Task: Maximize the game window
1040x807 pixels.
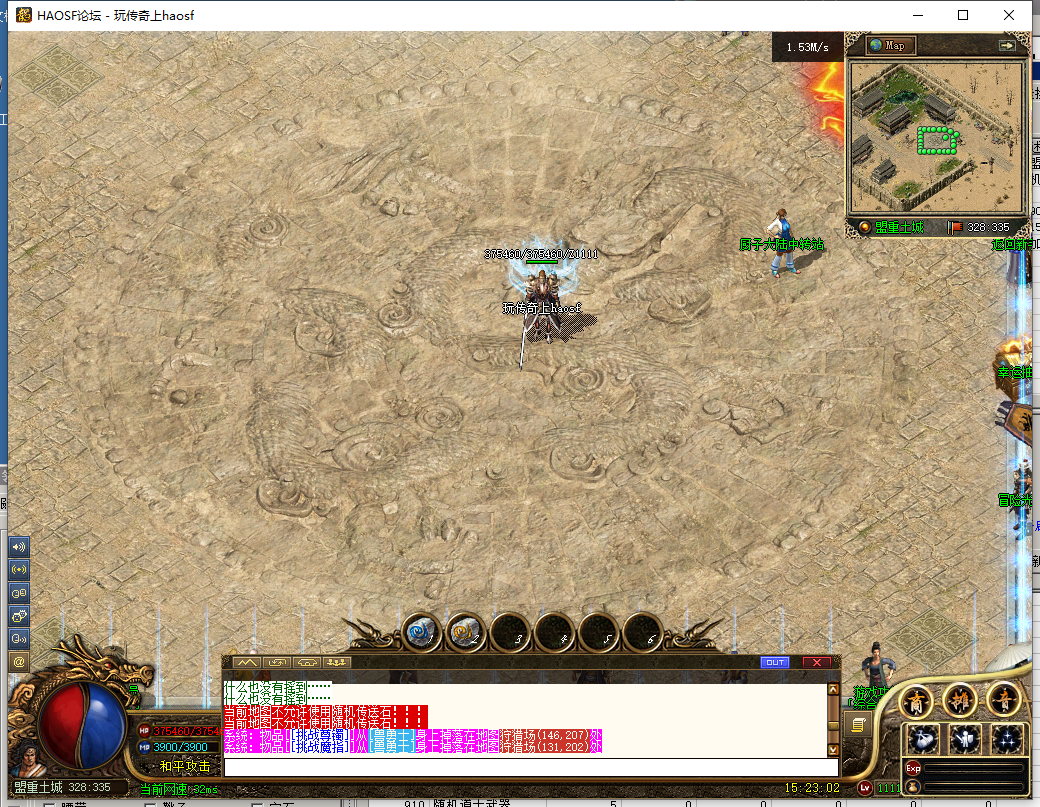Action: 963,15
